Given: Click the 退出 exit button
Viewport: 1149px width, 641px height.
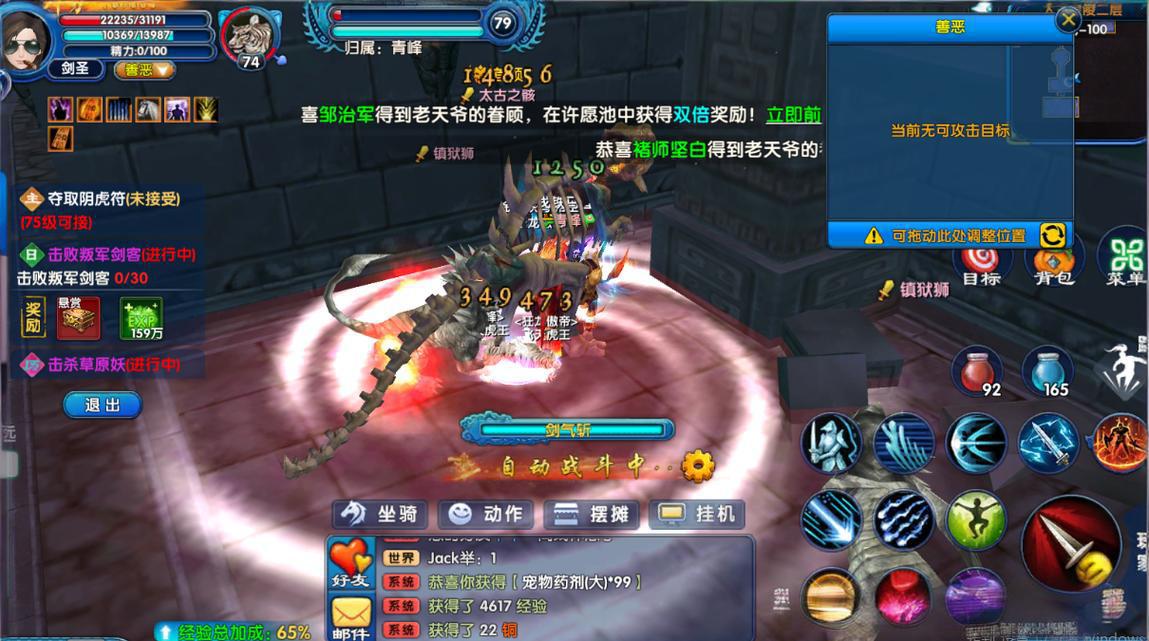Looking at the screenshot, I should pyautogui.click(x=102, y=405).
